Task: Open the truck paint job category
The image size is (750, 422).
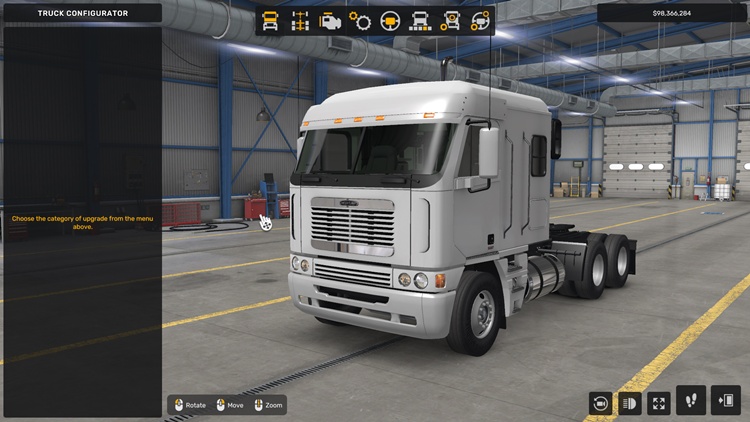Action: (421, 20)
